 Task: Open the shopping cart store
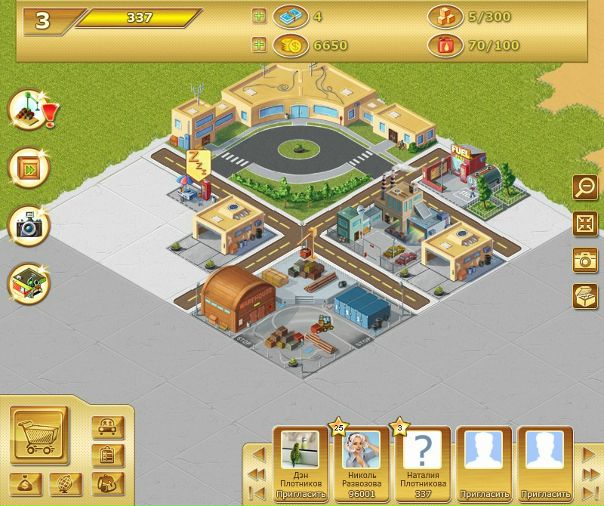pyautogui.click(x=39, y=432)
